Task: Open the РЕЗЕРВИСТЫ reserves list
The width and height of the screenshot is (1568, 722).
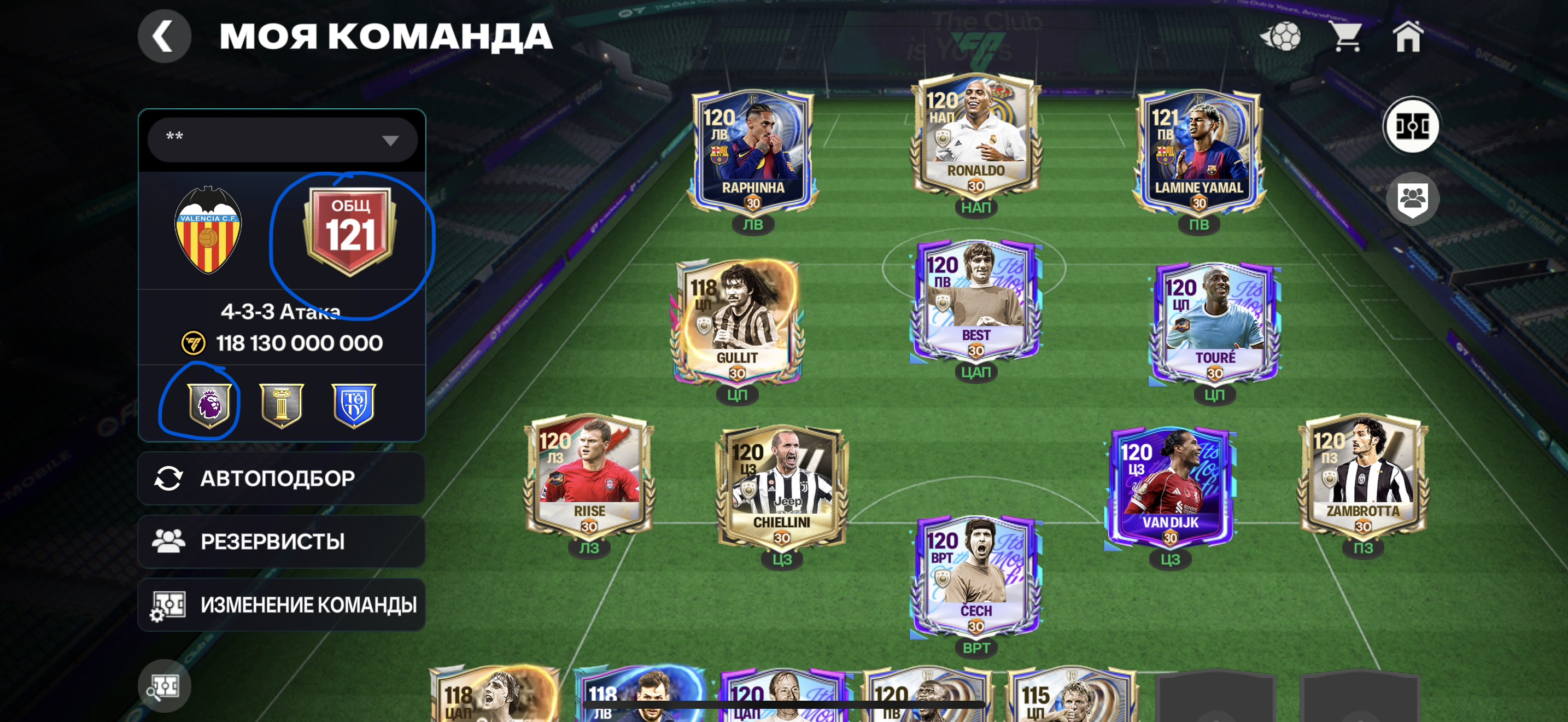Action: (281, 541)
